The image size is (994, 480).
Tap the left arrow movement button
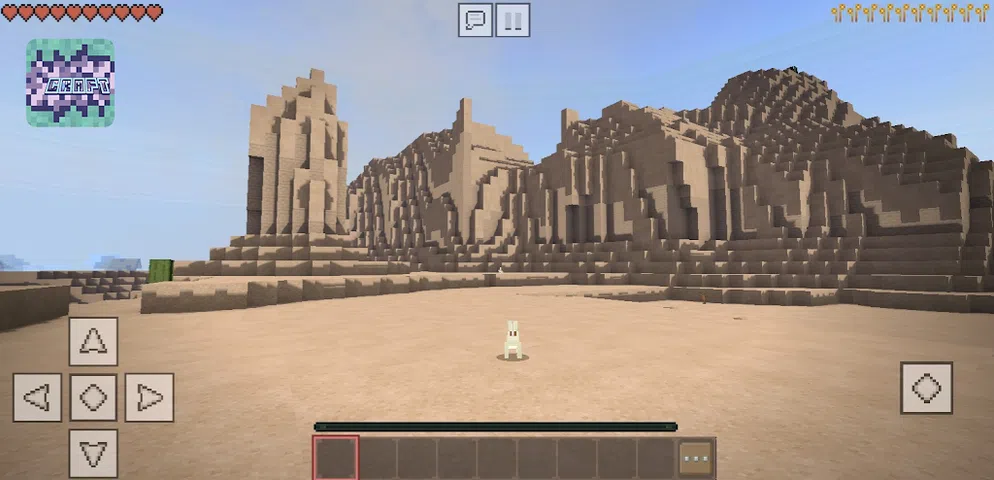tap(37, 398)
